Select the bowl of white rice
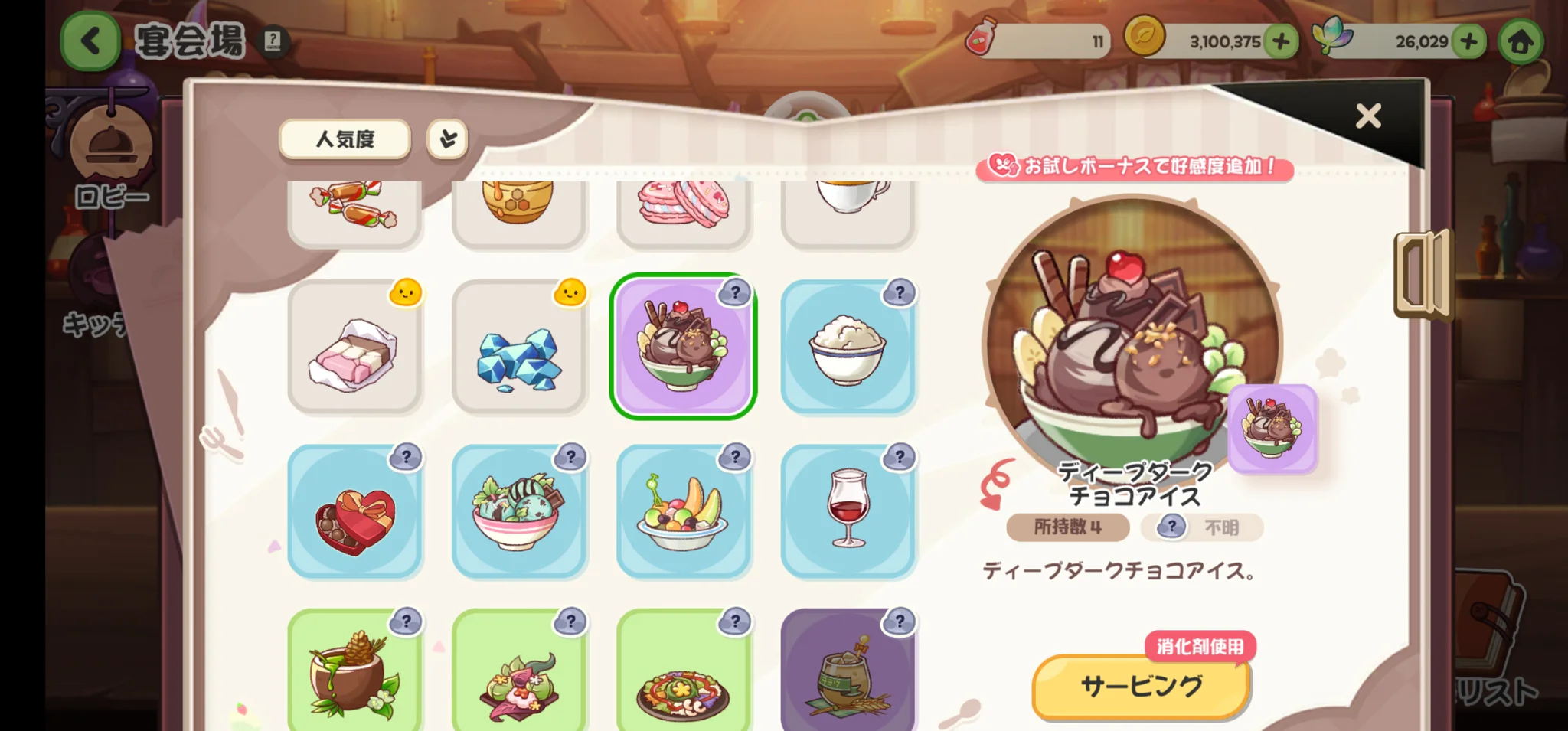The height and width of the screenshot is (731, 1568). click(848, 347)
